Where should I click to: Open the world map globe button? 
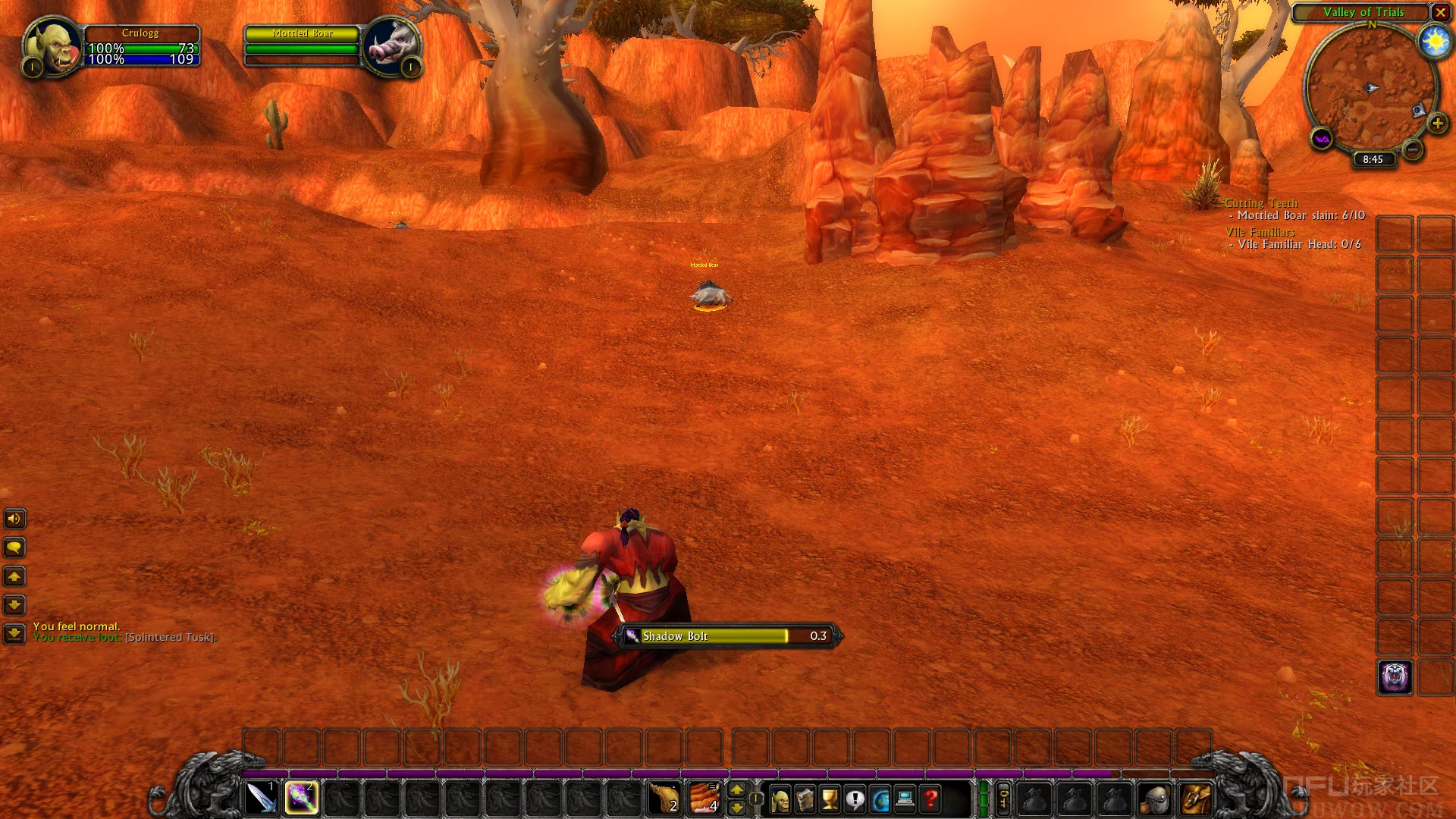pyautogui.click(x=880, y=799)
